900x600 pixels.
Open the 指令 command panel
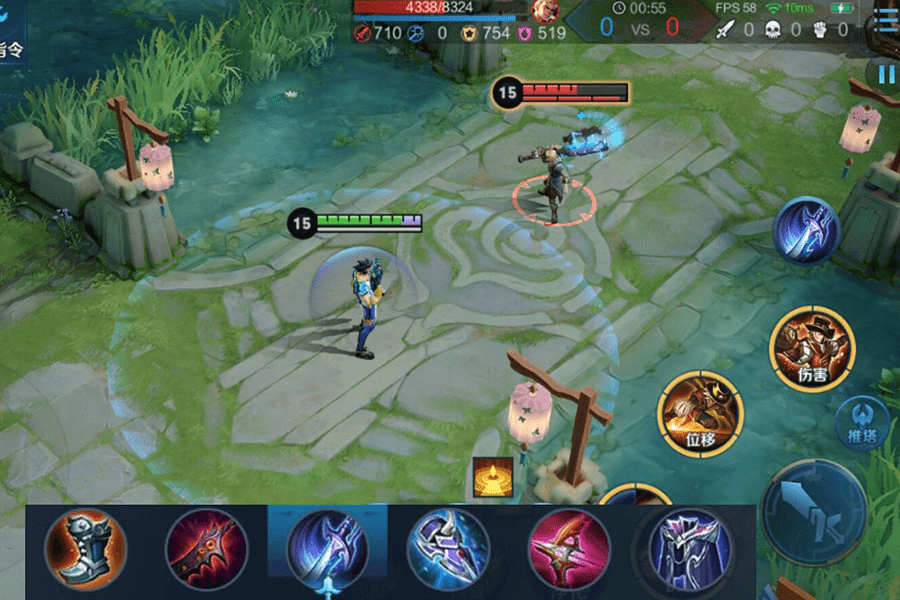12,48
